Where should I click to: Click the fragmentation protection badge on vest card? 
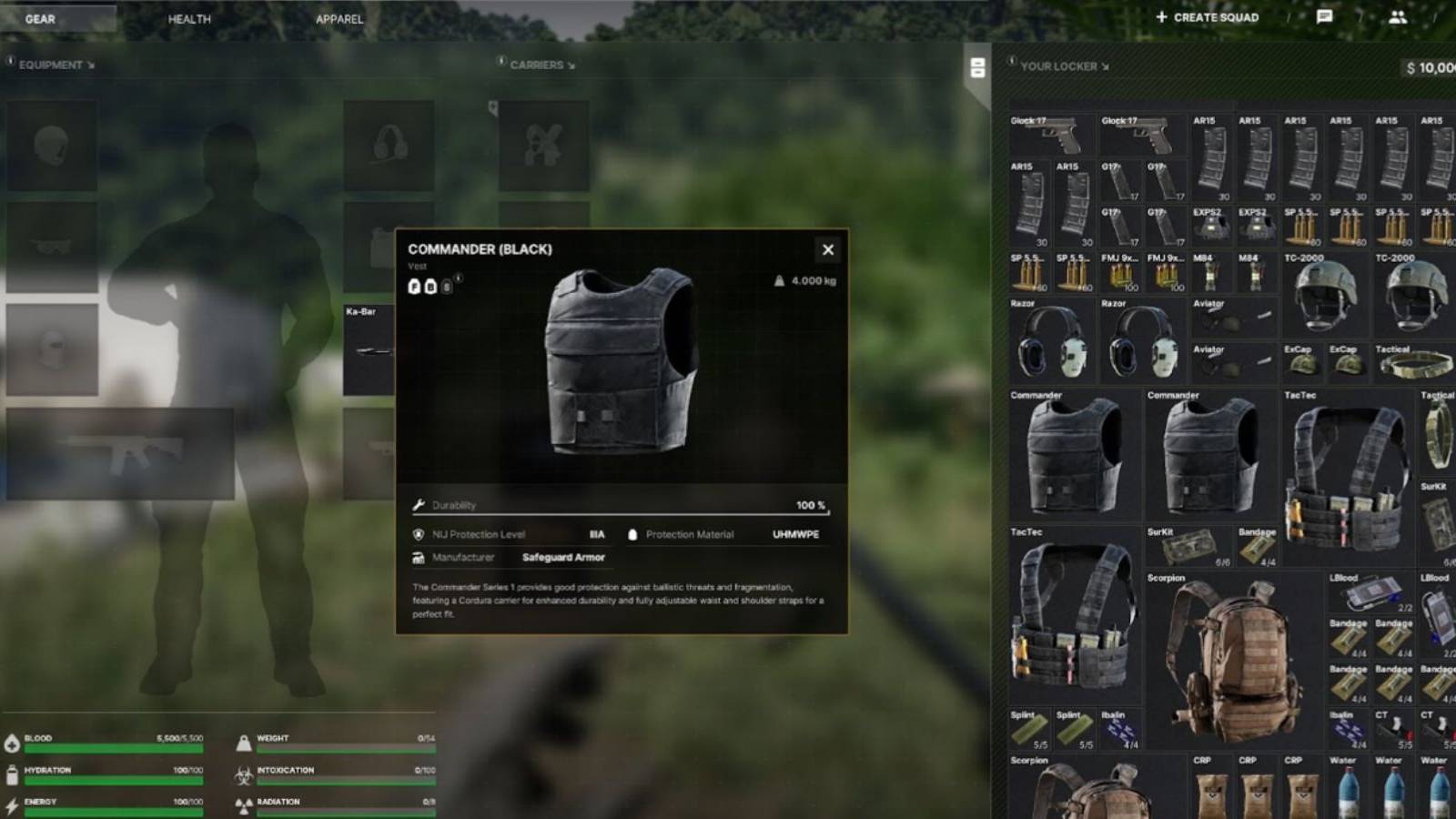click(x=414, y=288)
